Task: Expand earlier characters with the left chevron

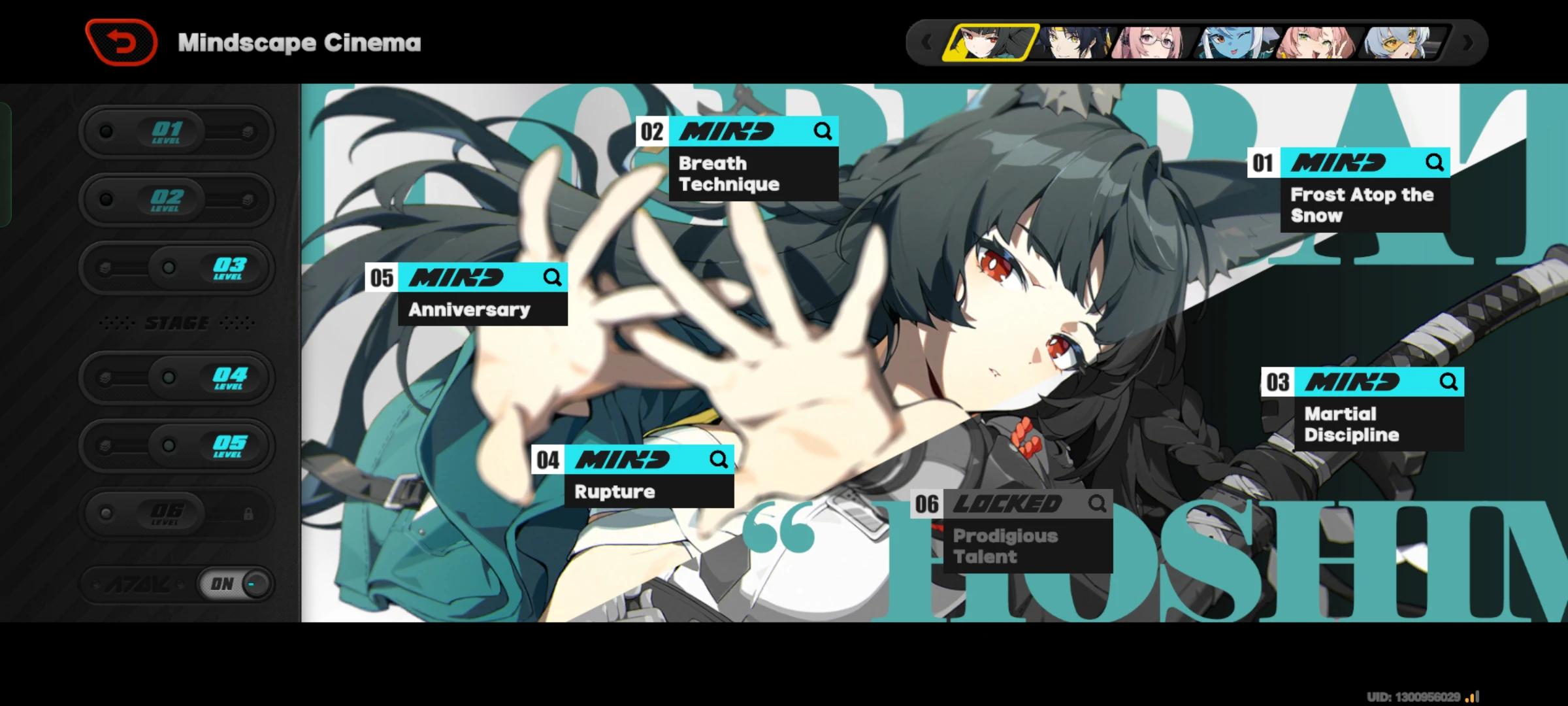Action: pos(926,42)
